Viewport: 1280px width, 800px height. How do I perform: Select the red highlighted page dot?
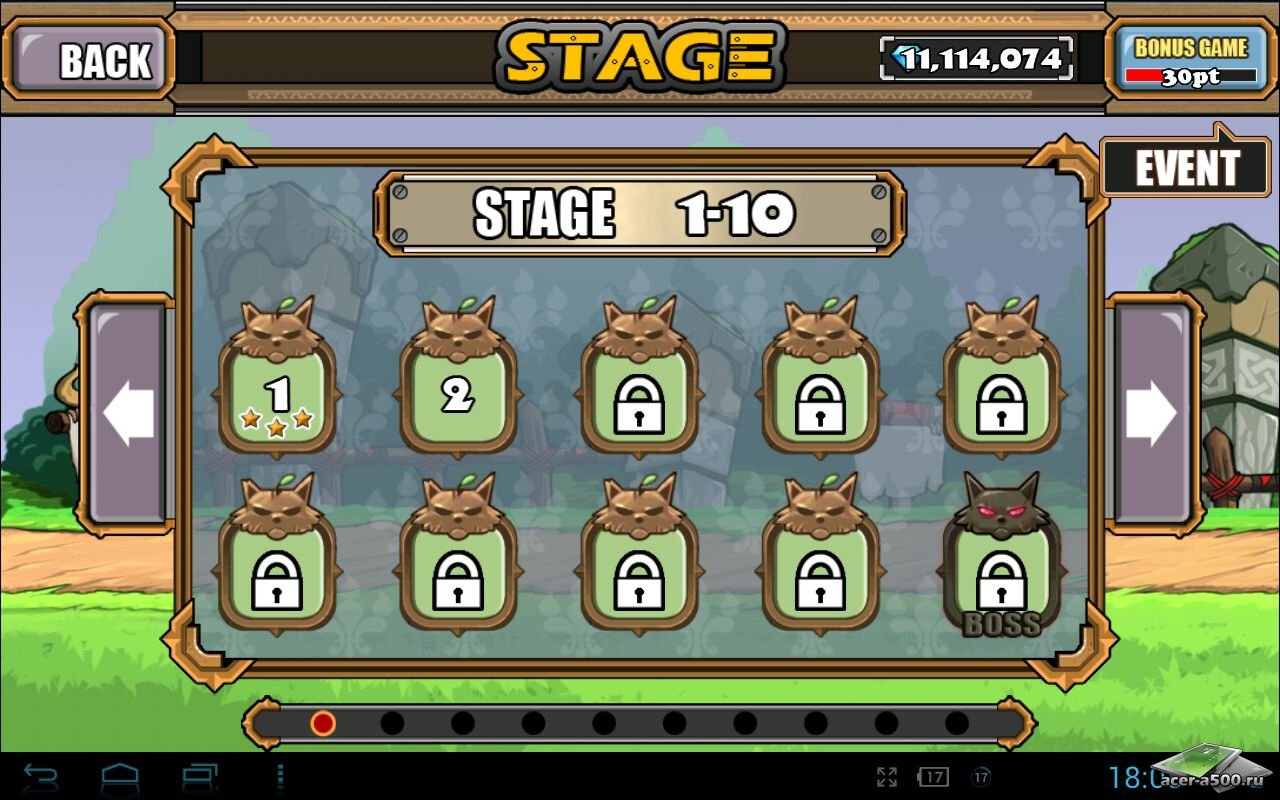click(322, 722)
